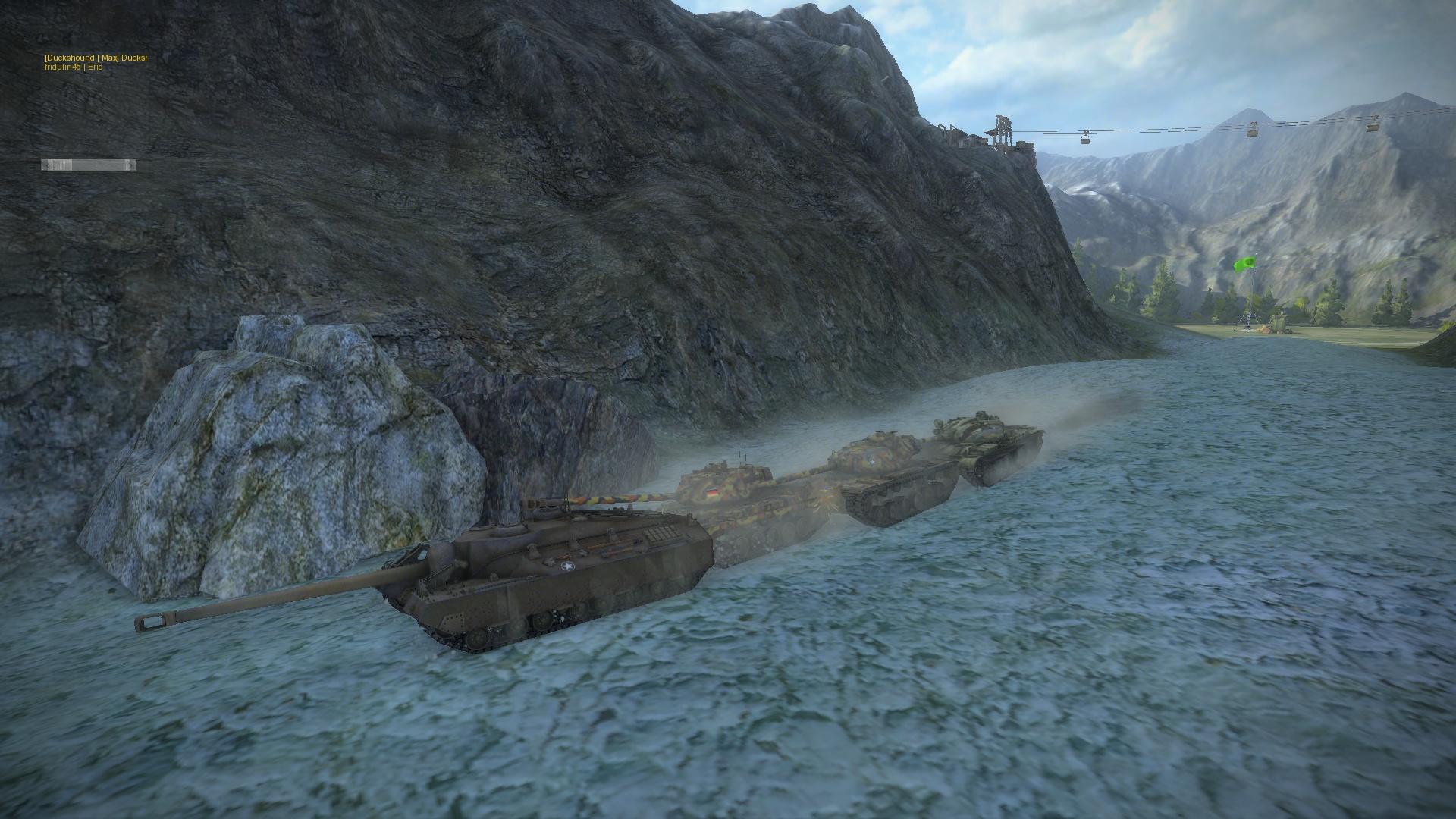Select the Duckshound | Max player entry
1456x819 pixels.
(x=95, y=58)
